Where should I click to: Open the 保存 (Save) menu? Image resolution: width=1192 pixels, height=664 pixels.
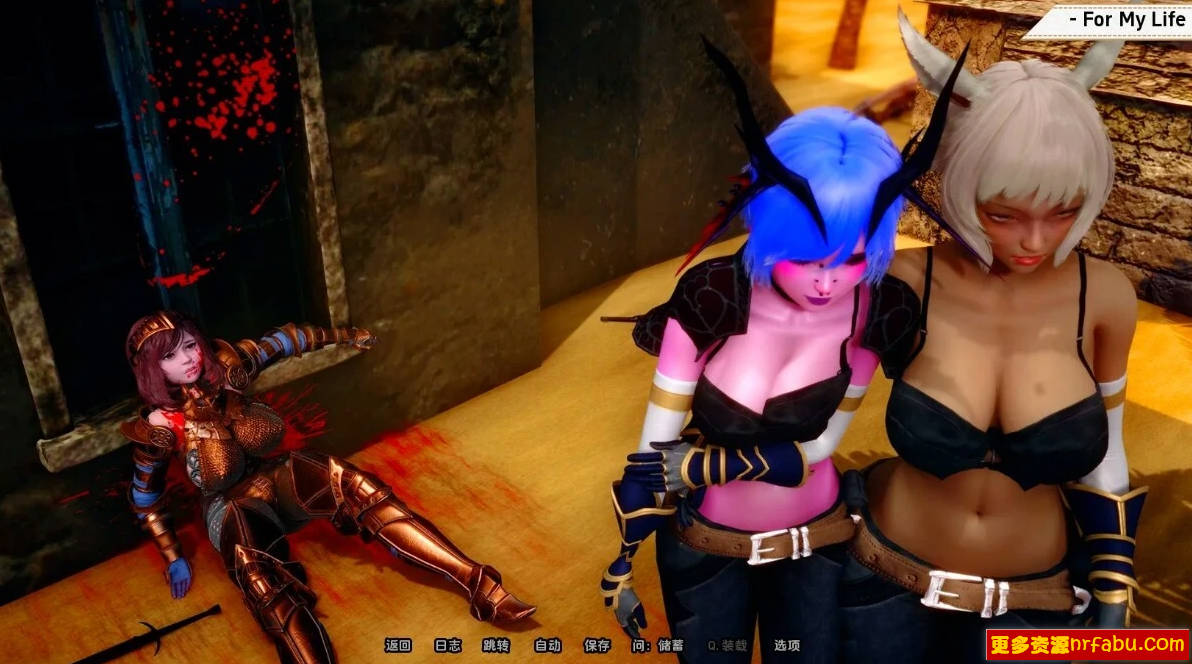(x=597, y=646)
